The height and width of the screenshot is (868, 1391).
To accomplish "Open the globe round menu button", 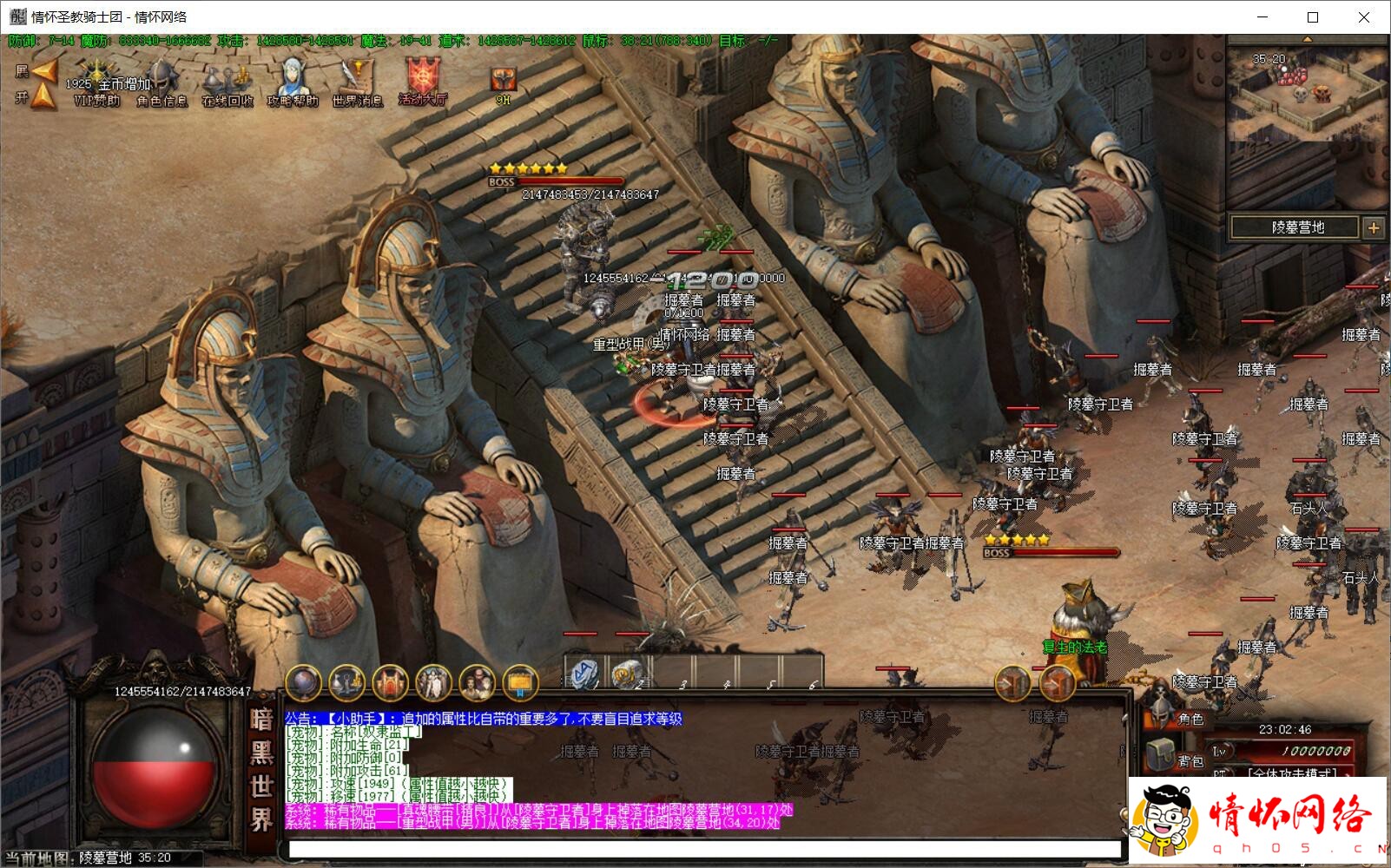I will tap(303, 684).
